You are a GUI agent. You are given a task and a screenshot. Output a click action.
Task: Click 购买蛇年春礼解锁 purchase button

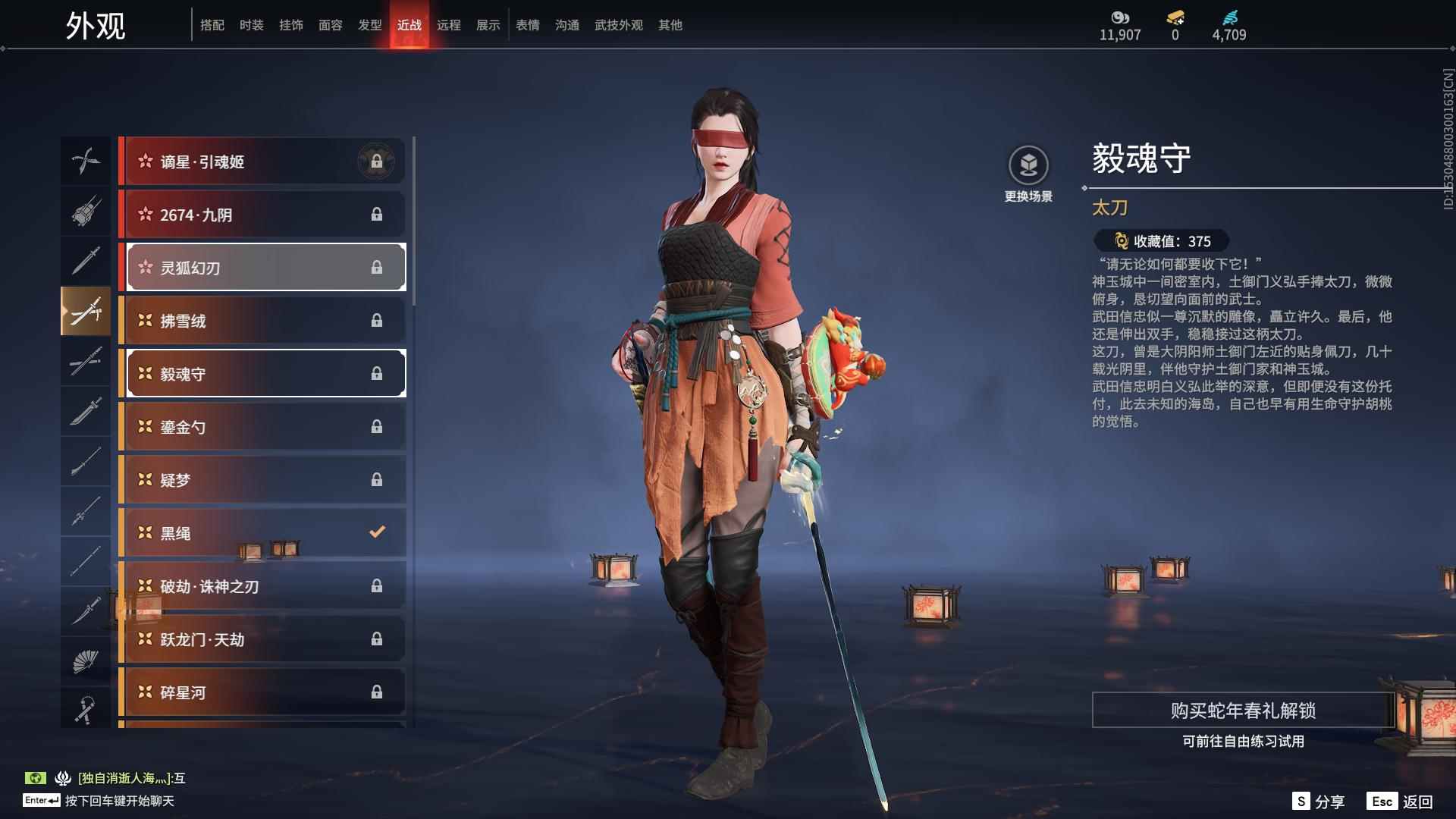click(1241, 712)
